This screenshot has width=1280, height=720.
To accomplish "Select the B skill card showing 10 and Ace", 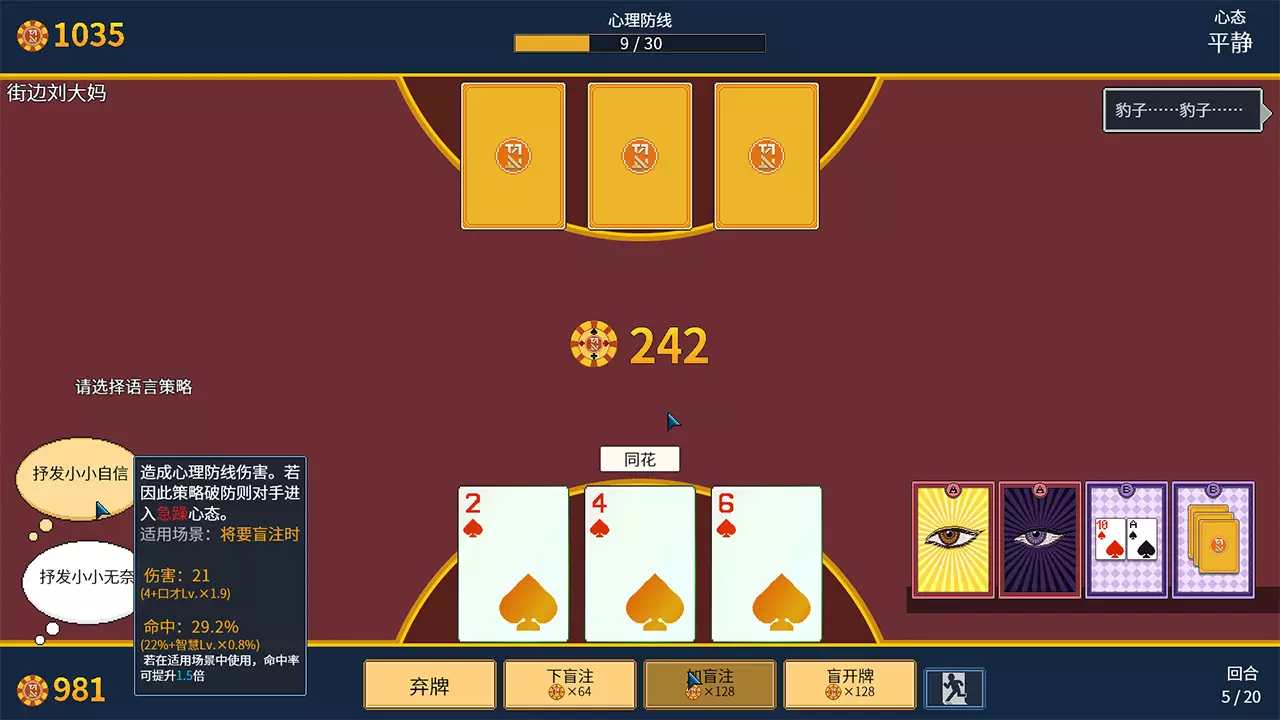I will (1125, 539).
